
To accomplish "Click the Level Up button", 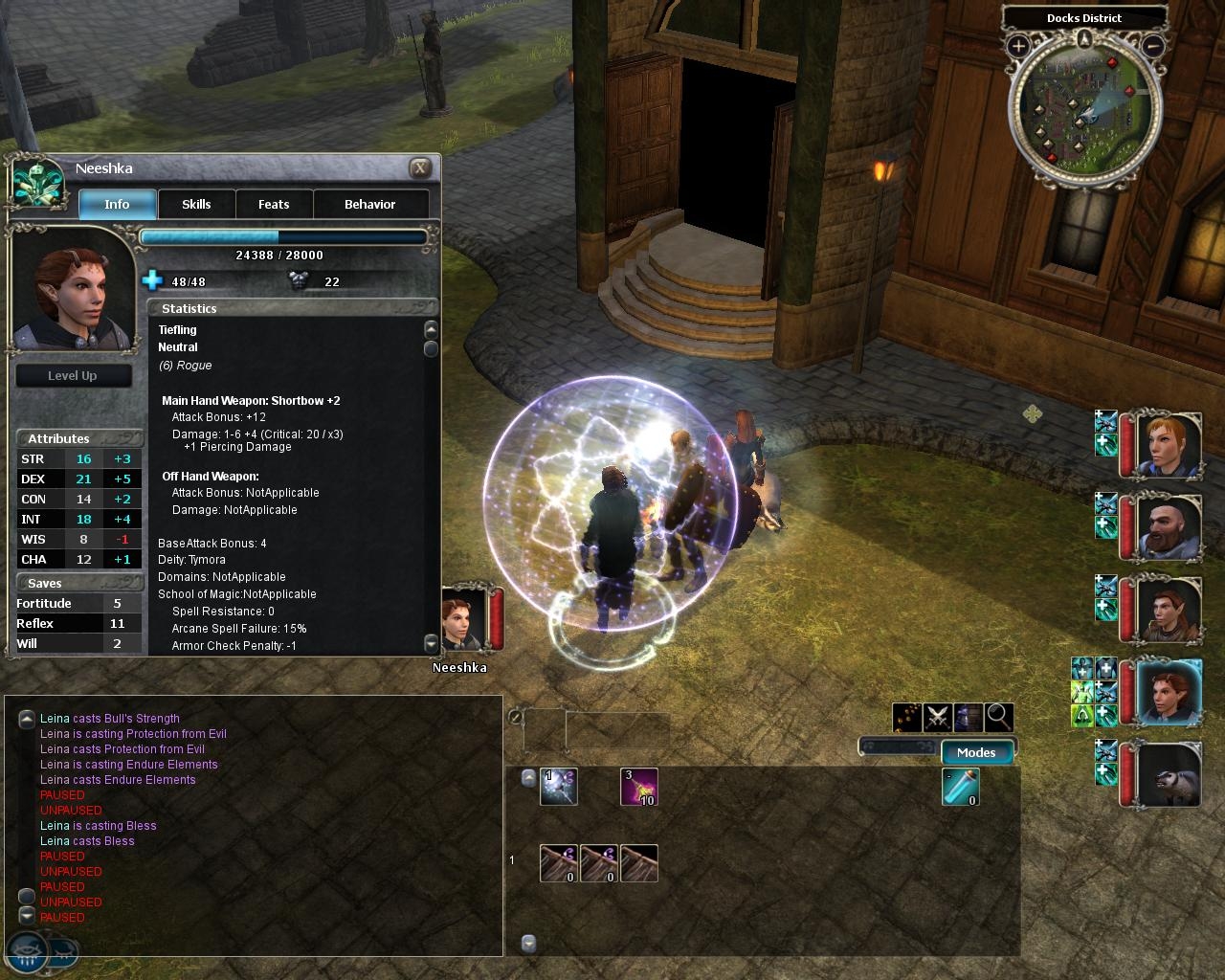I will click(x=73, y=375).
